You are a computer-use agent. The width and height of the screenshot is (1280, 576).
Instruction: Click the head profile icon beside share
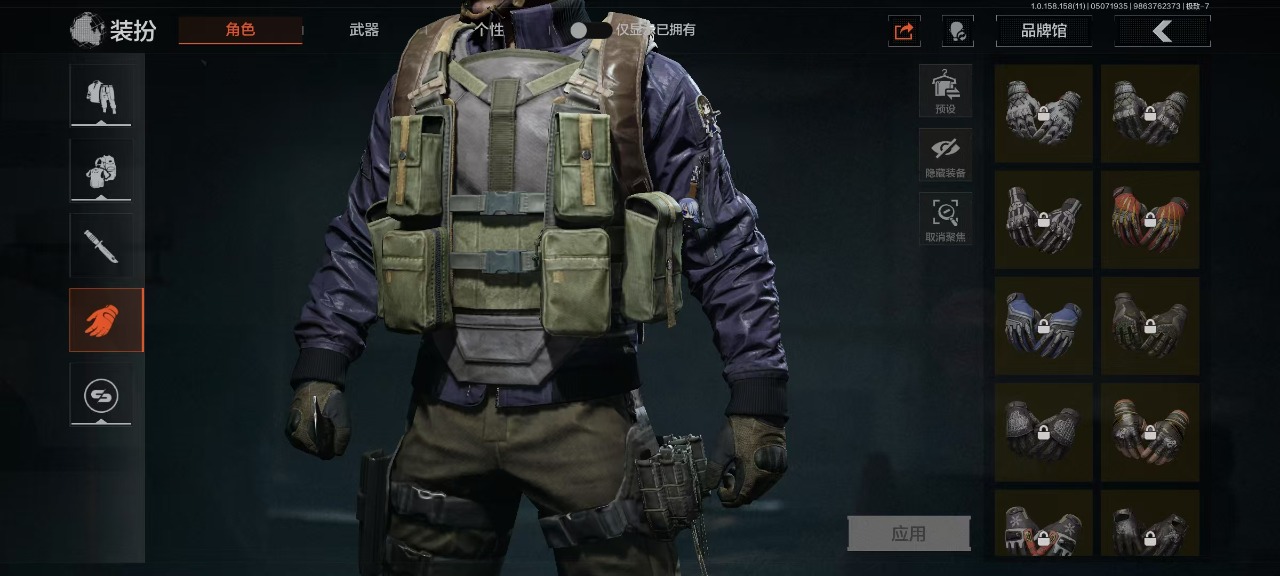click(957, 31)
